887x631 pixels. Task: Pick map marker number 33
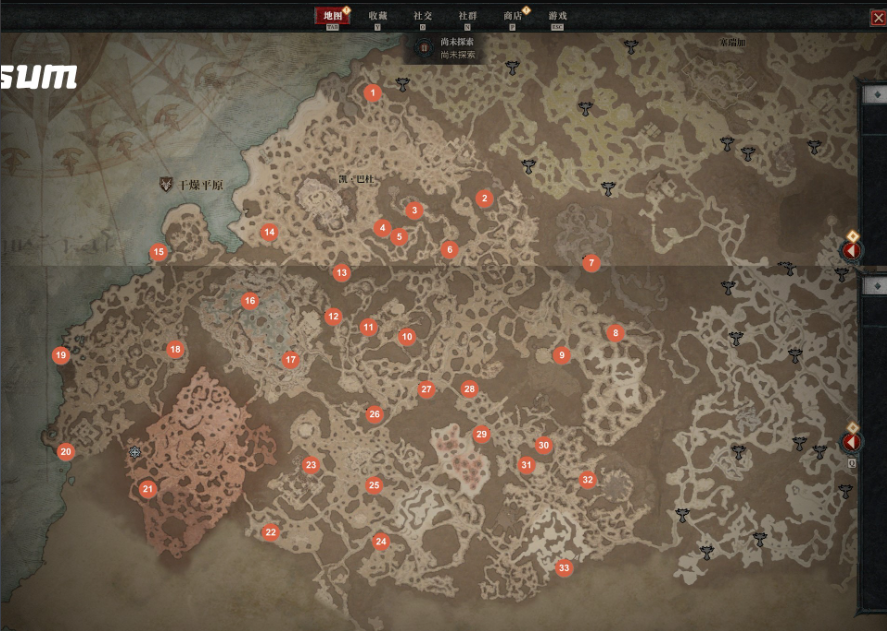click(x=564, y=568)
